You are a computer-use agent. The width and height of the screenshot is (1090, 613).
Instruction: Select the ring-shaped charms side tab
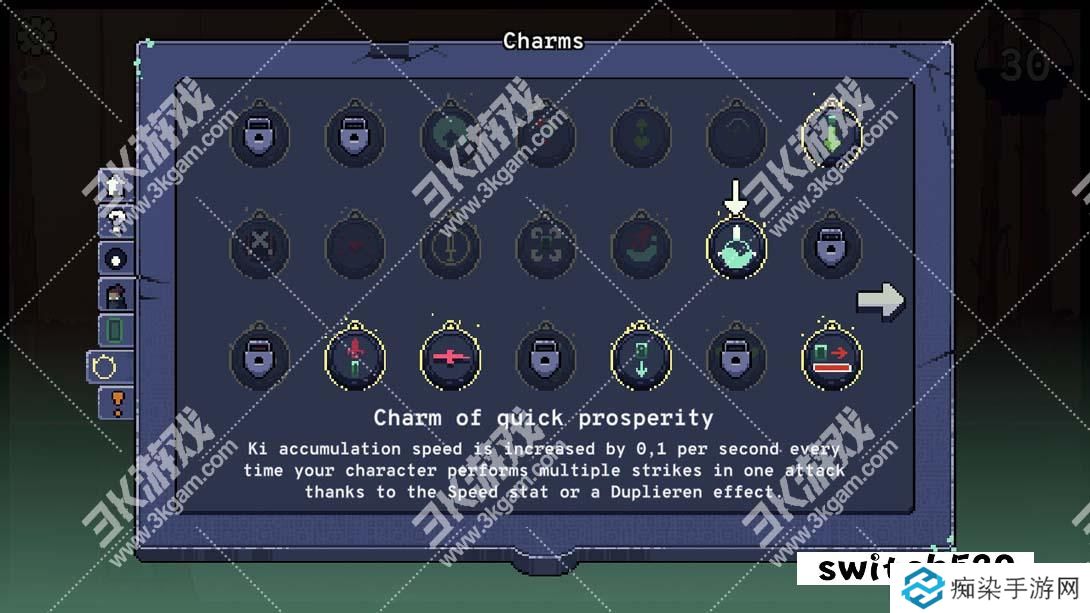pos(103,367)
